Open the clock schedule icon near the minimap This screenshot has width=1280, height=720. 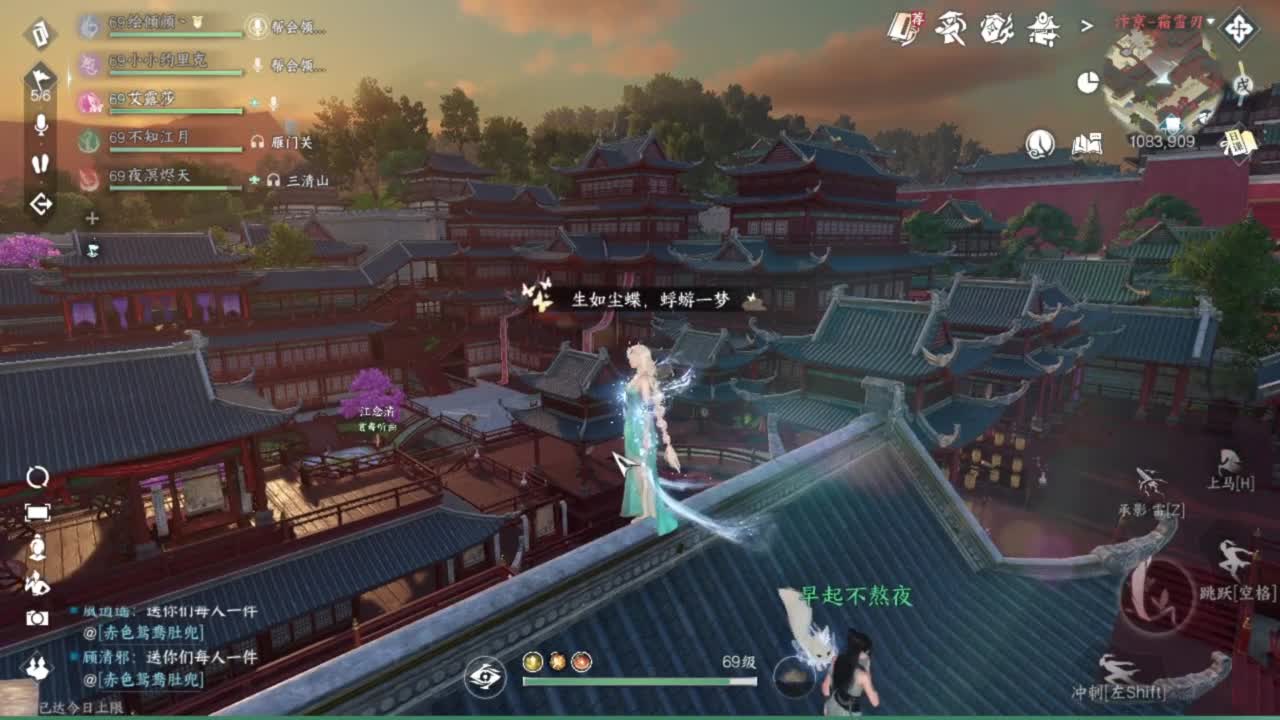1089,82
